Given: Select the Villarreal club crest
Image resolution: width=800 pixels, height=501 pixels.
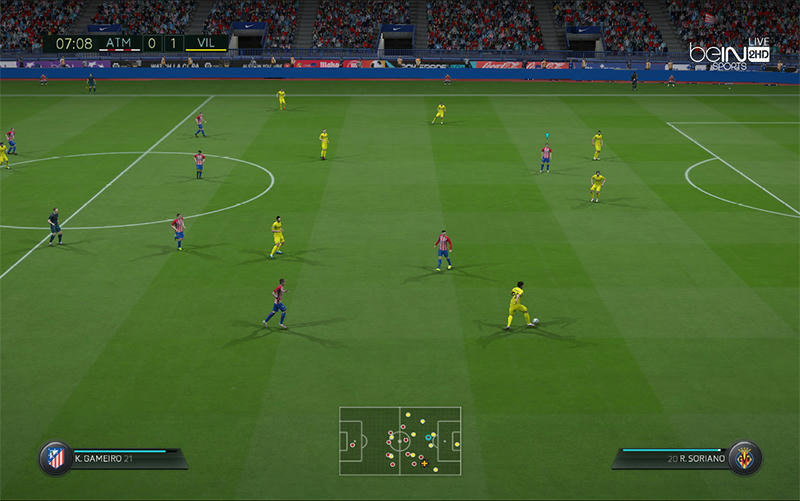Looking at the screenshot, I should click(744, 458).
